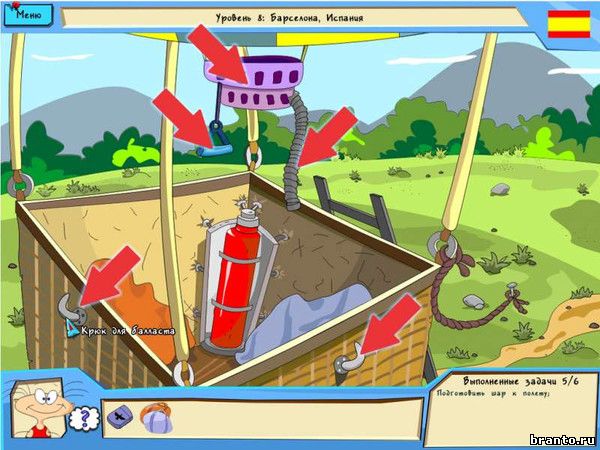Click the Spain flag icon
Viewport: 600px width, 450px height.
point(569,23)
